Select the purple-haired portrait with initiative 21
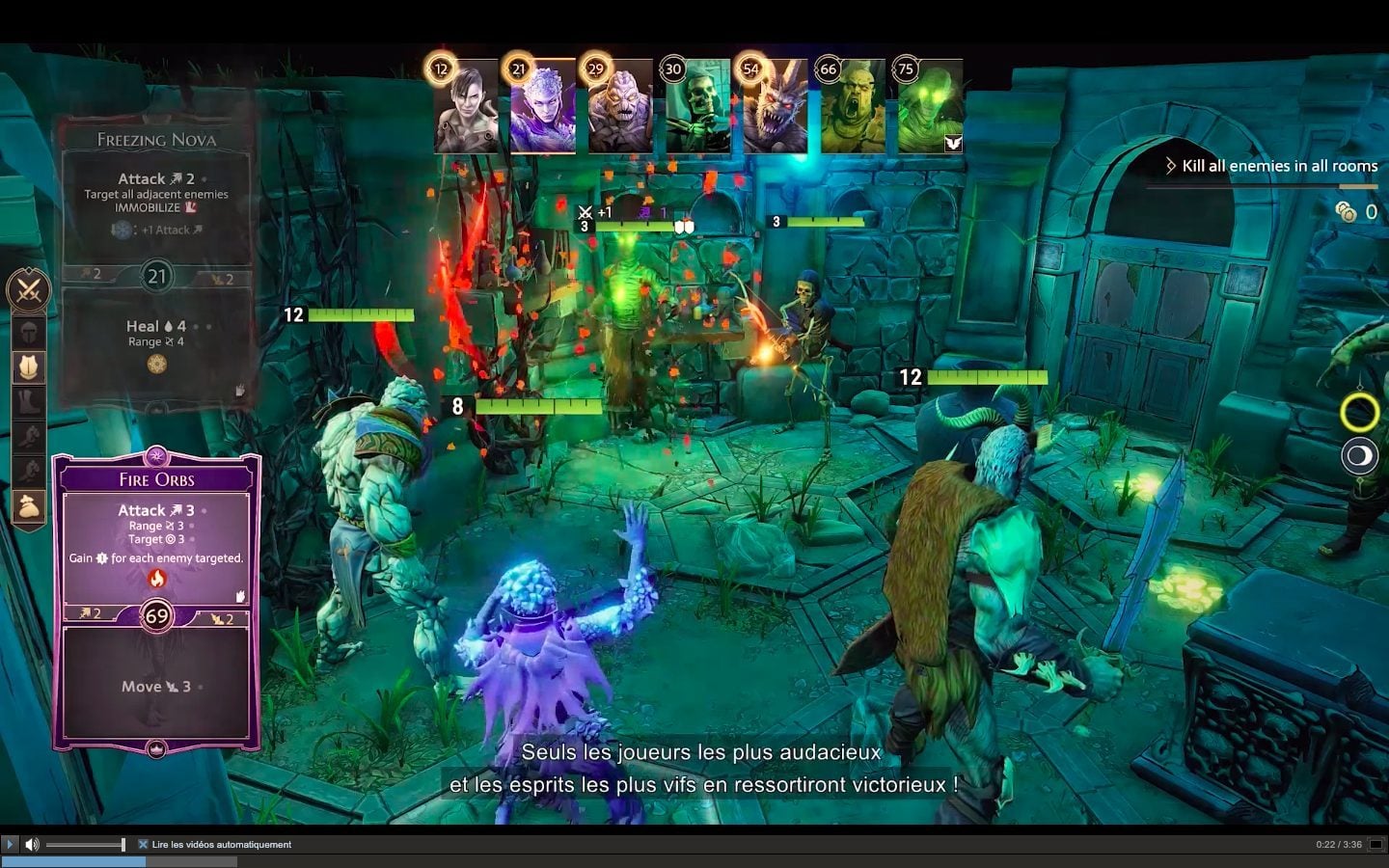The image size is (1389, 868). (542, 108)
